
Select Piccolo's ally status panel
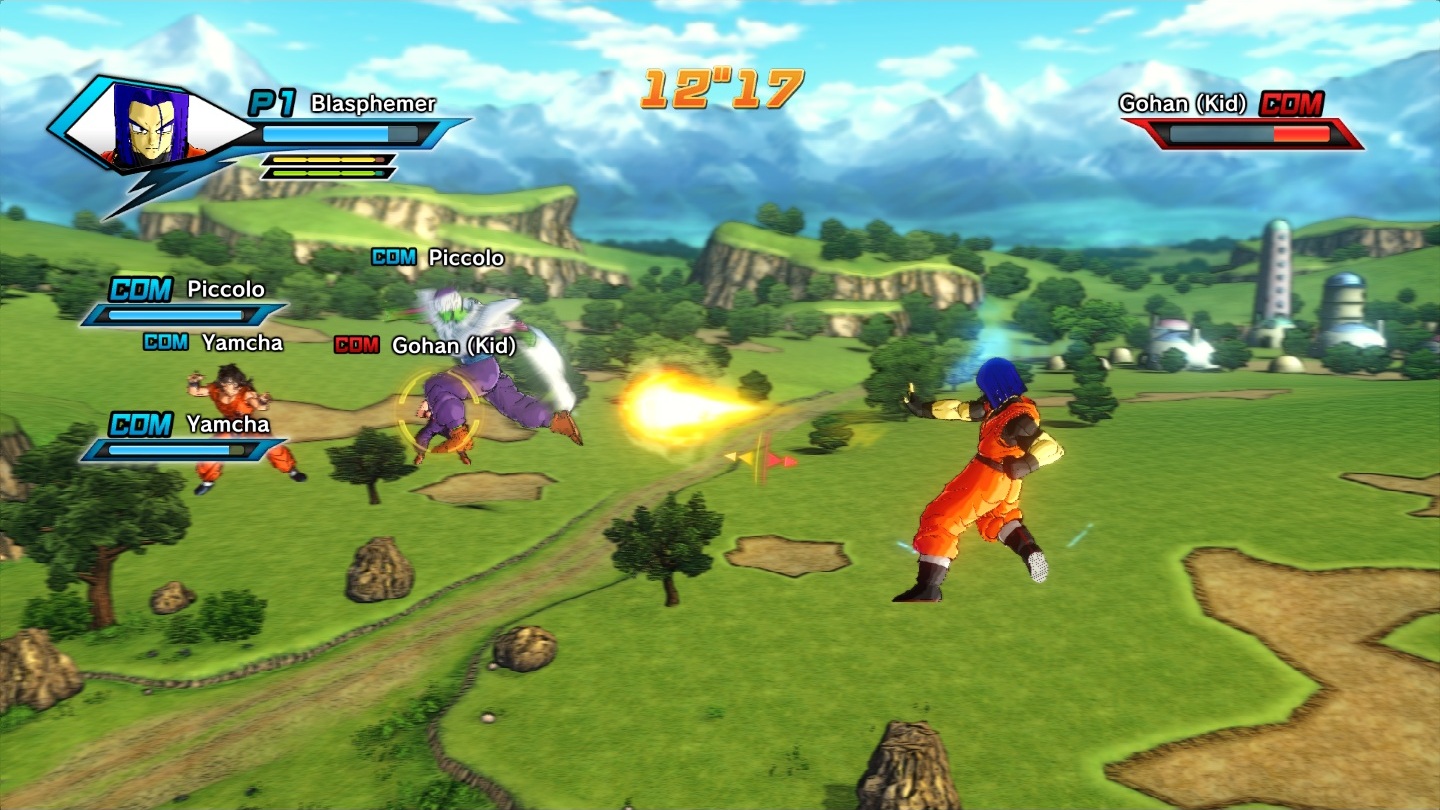tap(185, 302)
